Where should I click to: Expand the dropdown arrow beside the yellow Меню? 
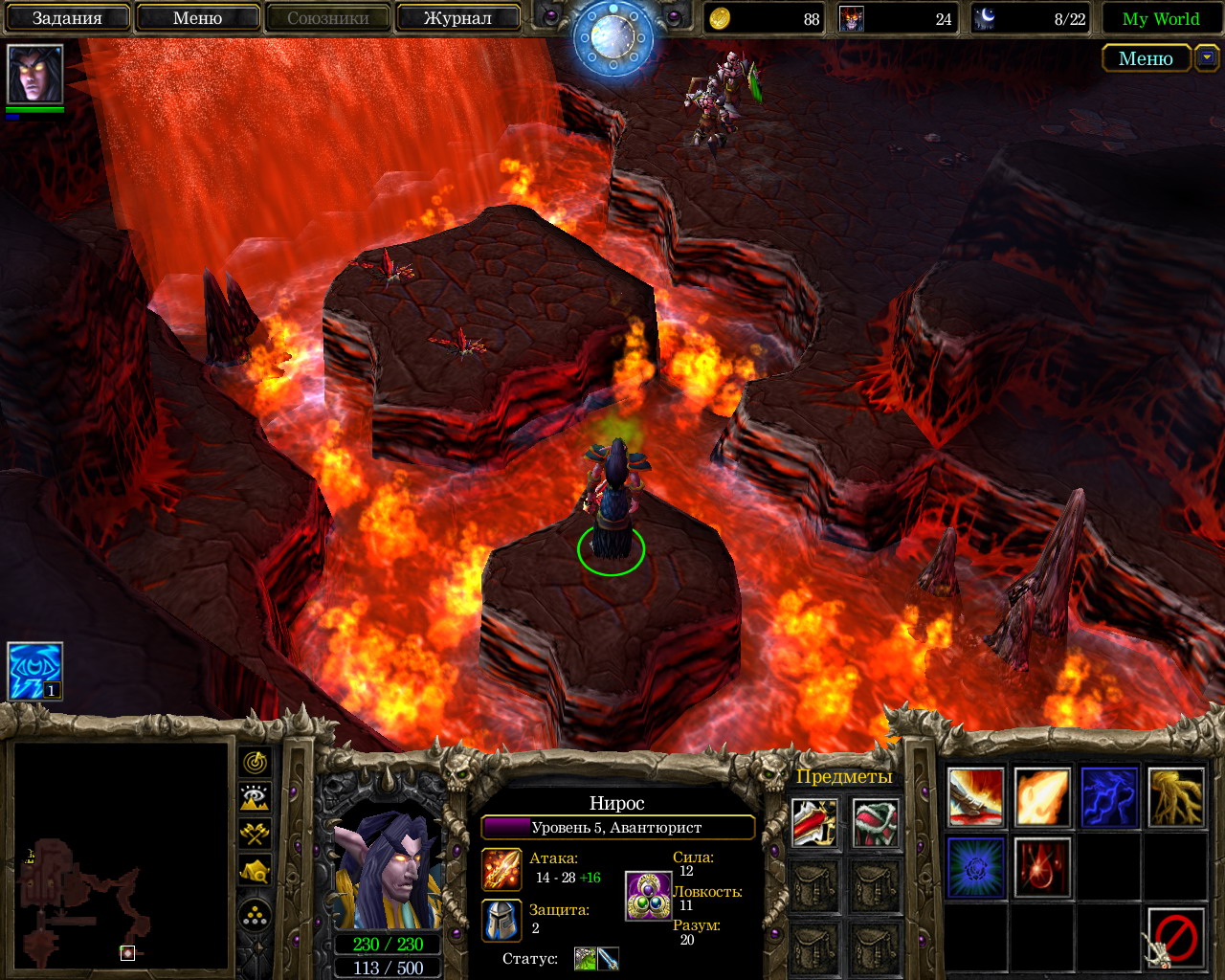[1206, 58]
